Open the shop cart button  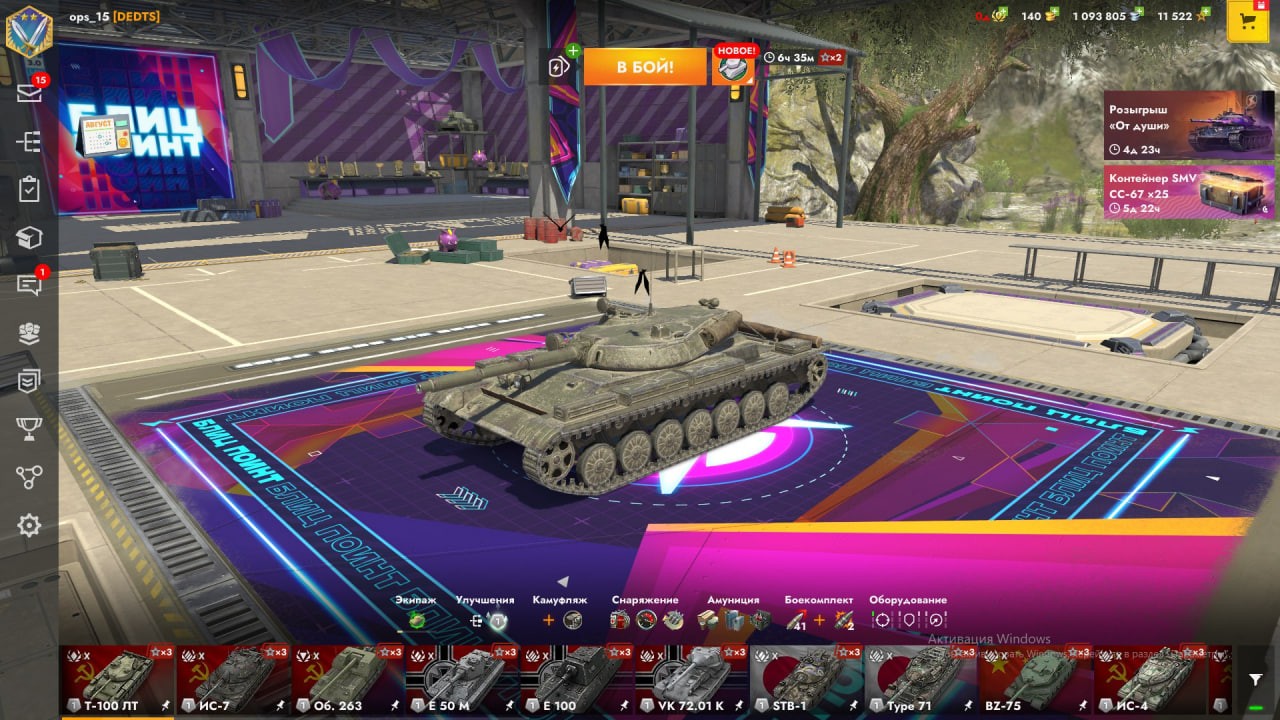pyautogui.click(x=1247, y=22)
